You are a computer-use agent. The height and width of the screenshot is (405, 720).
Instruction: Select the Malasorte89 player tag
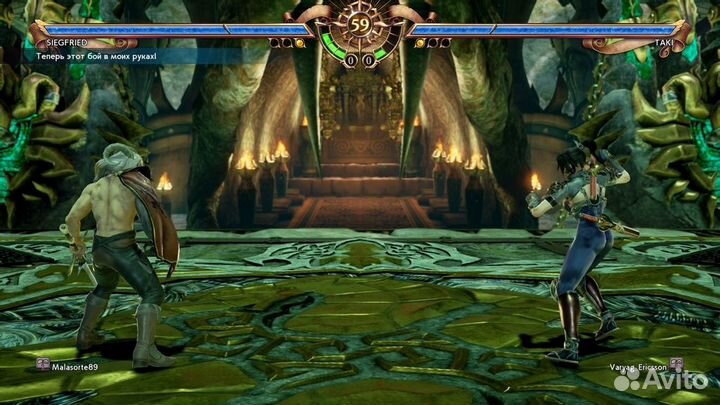(75, 367)
